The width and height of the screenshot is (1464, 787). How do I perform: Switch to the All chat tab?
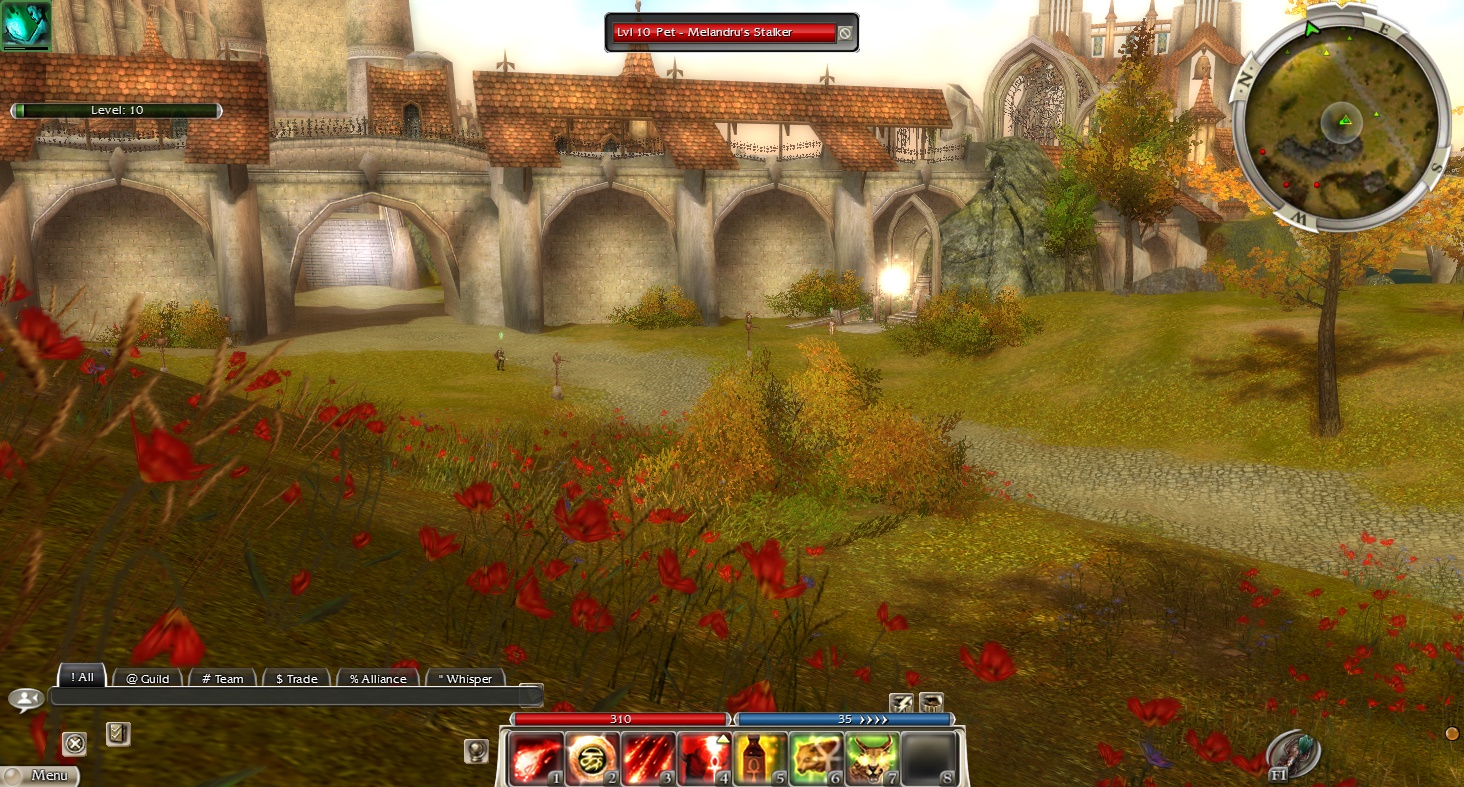tap(82, 677)
